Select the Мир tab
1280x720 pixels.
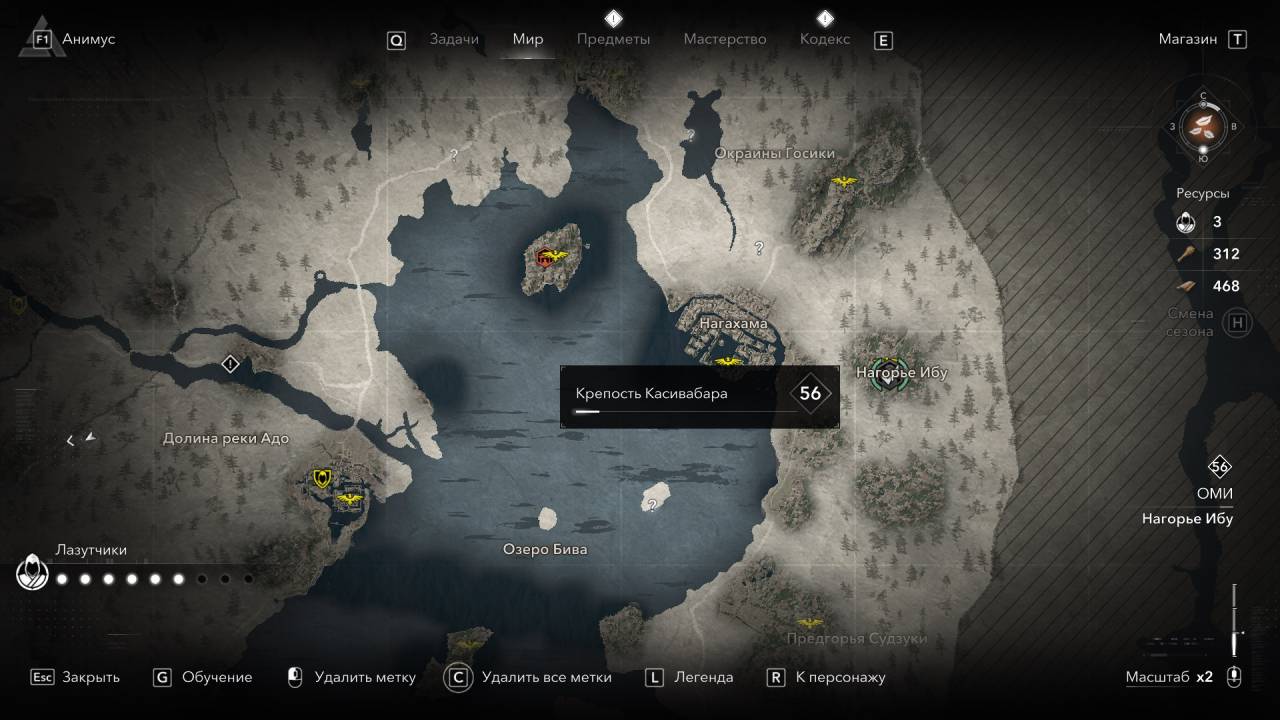point(528,39)
